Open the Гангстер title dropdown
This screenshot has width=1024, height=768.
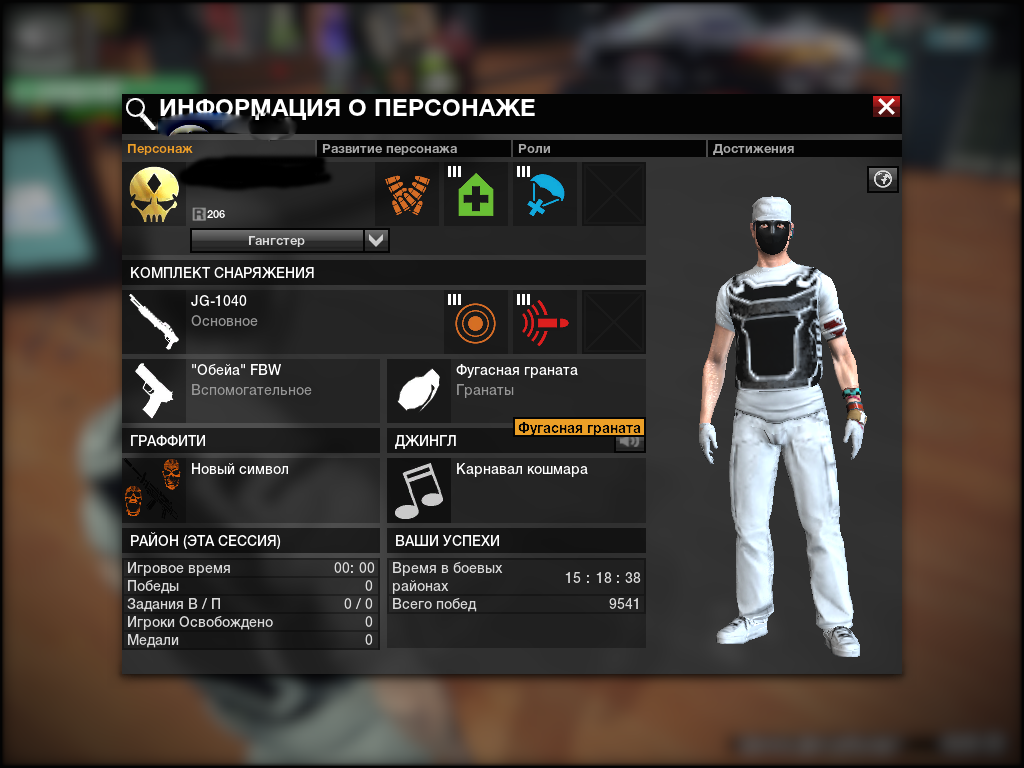(376, 241)
